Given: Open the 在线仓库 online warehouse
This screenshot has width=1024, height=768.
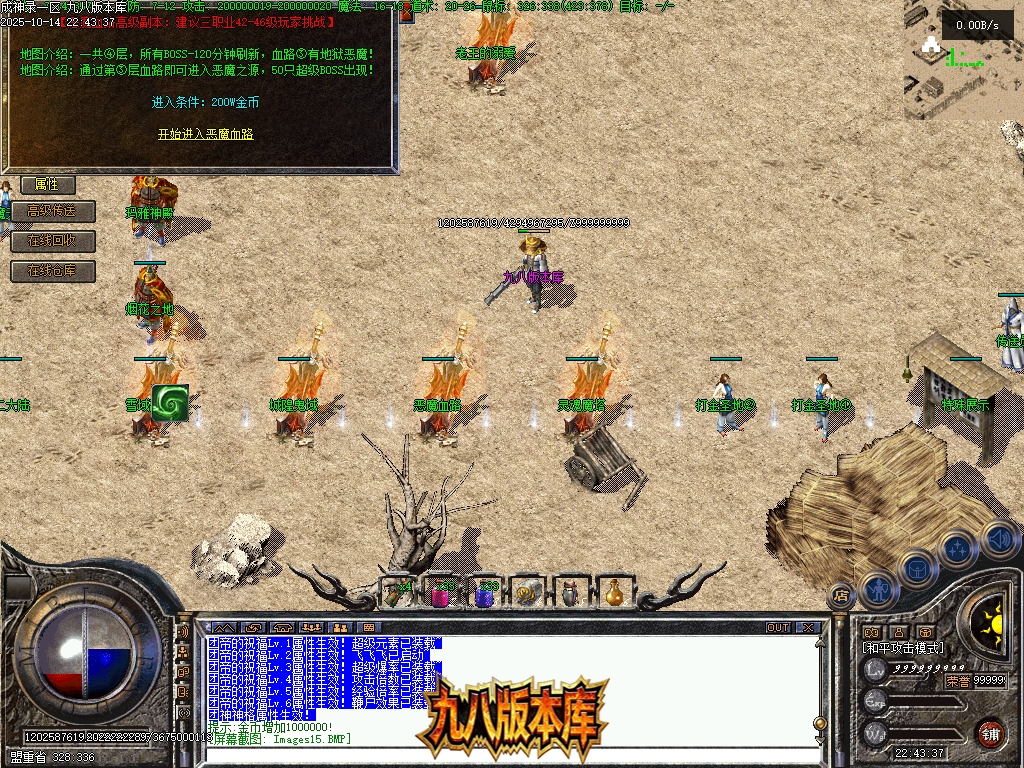Looking at the screenshot, I should 53,270.
